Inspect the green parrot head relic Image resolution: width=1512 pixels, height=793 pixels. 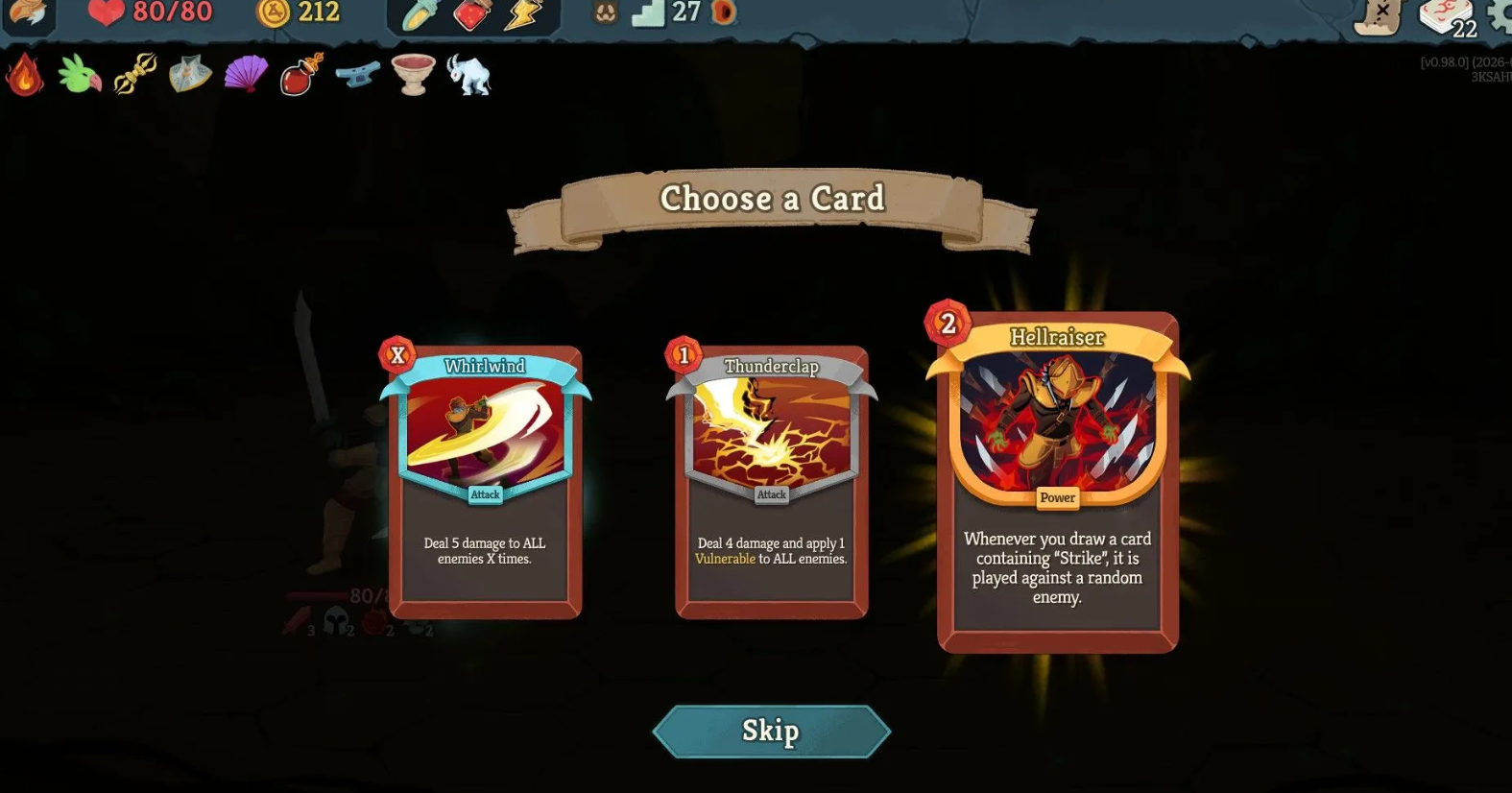click(80, 75)
